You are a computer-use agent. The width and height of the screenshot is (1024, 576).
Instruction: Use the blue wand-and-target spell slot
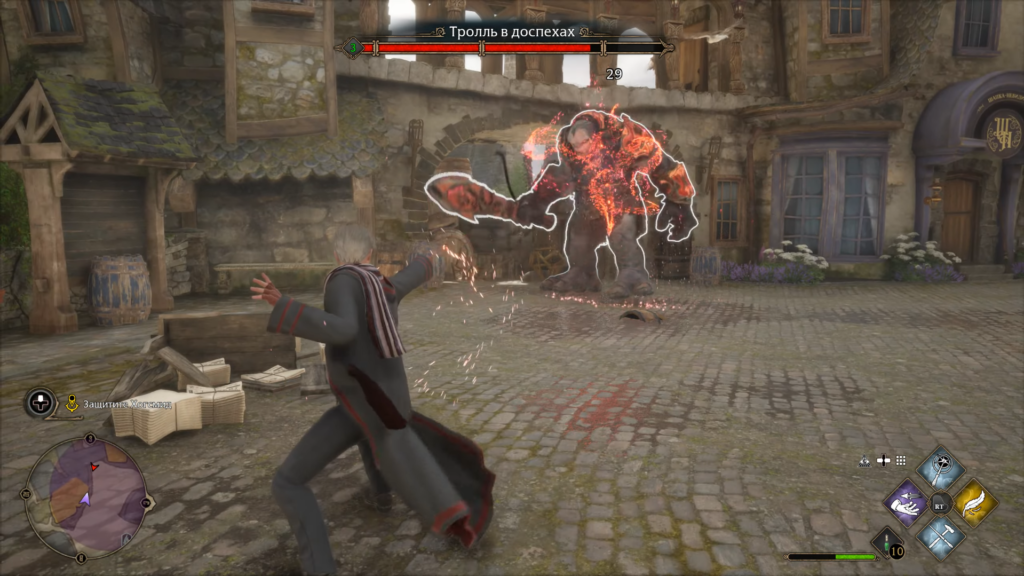coord(941,468)
